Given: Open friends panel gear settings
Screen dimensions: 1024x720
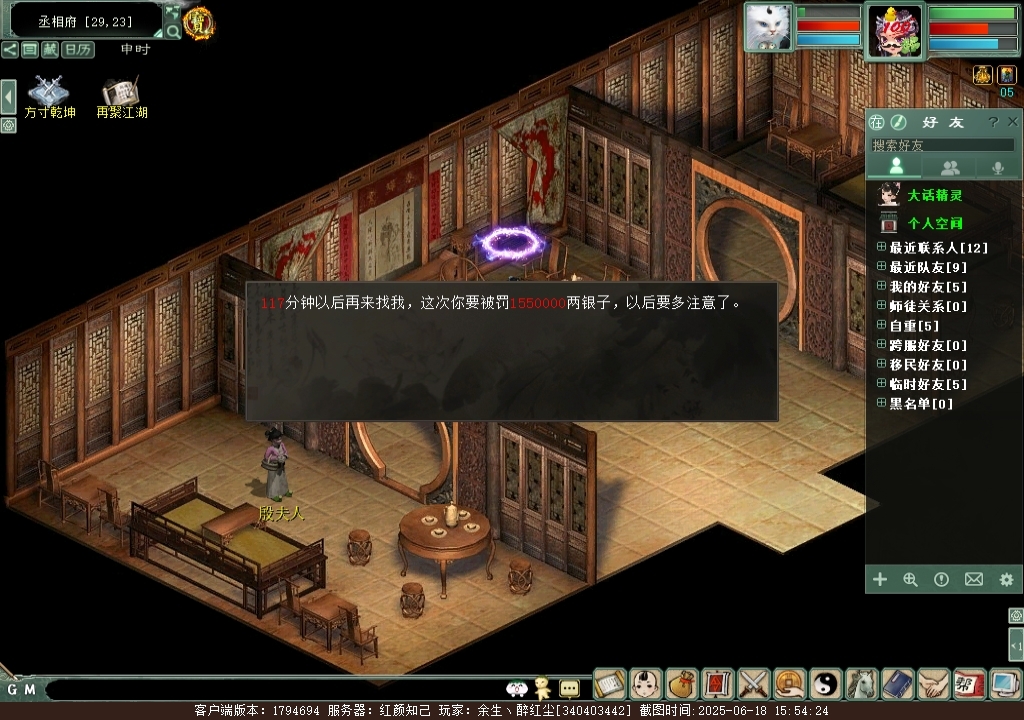Looking at the screenshot, I should click(1006, 579).
